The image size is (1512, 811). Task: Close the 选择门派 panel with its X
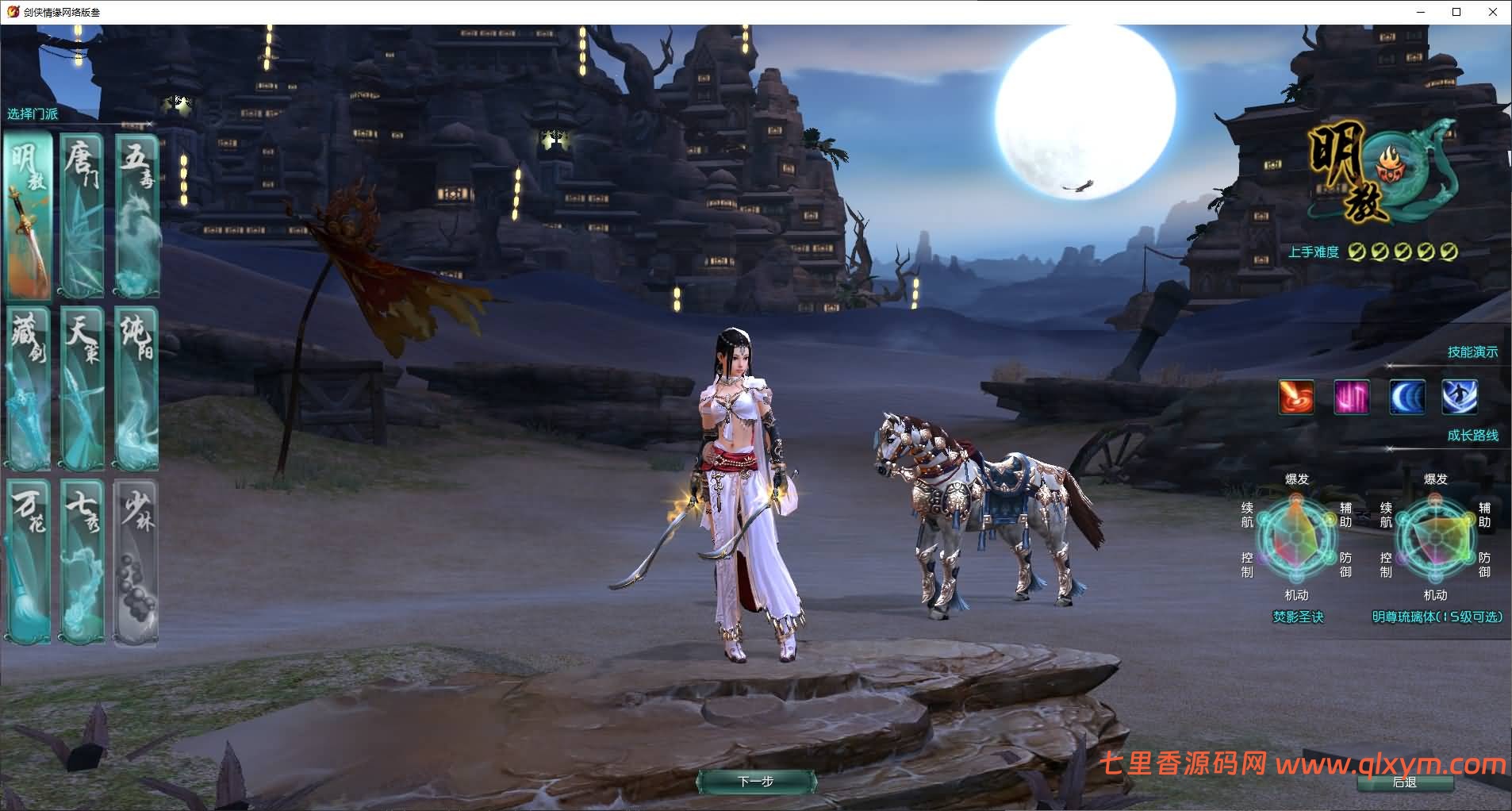(150, 124)
